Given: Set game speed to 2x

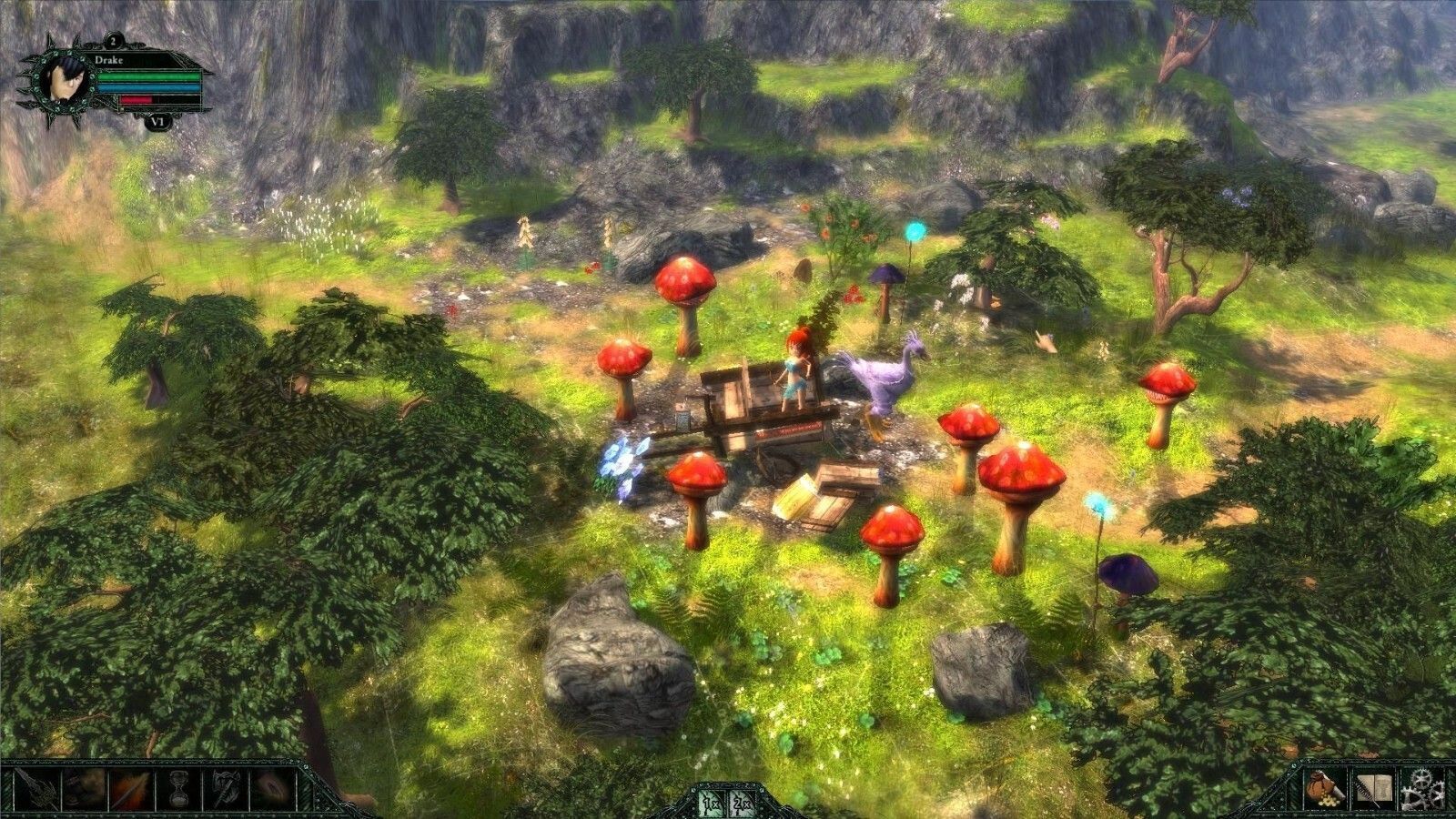Looking at the screenshot, I should pyautogui.click(x=742, y=802).
